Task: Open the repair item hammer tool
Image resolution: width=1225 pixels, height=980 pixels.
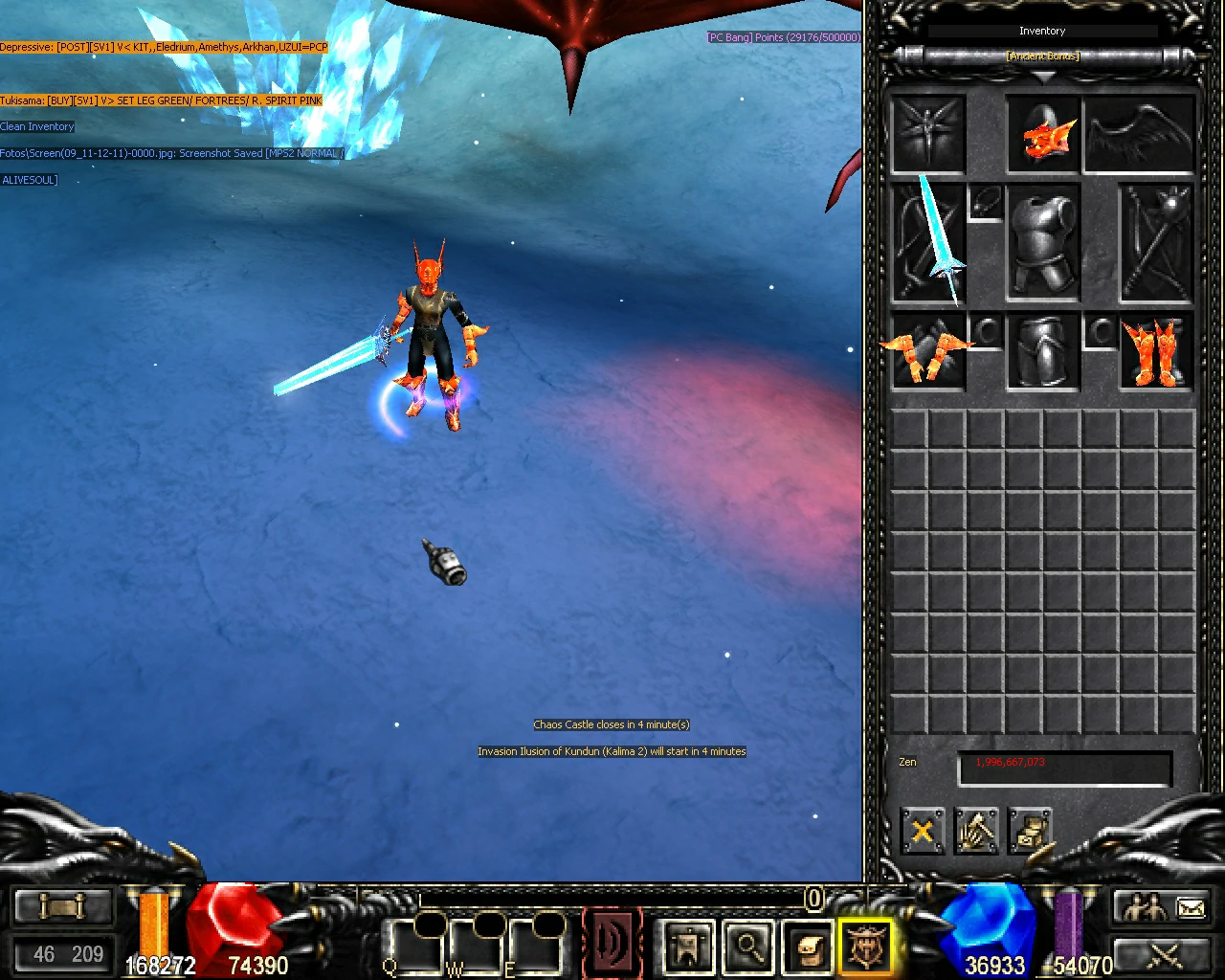Action: (977, 831)
